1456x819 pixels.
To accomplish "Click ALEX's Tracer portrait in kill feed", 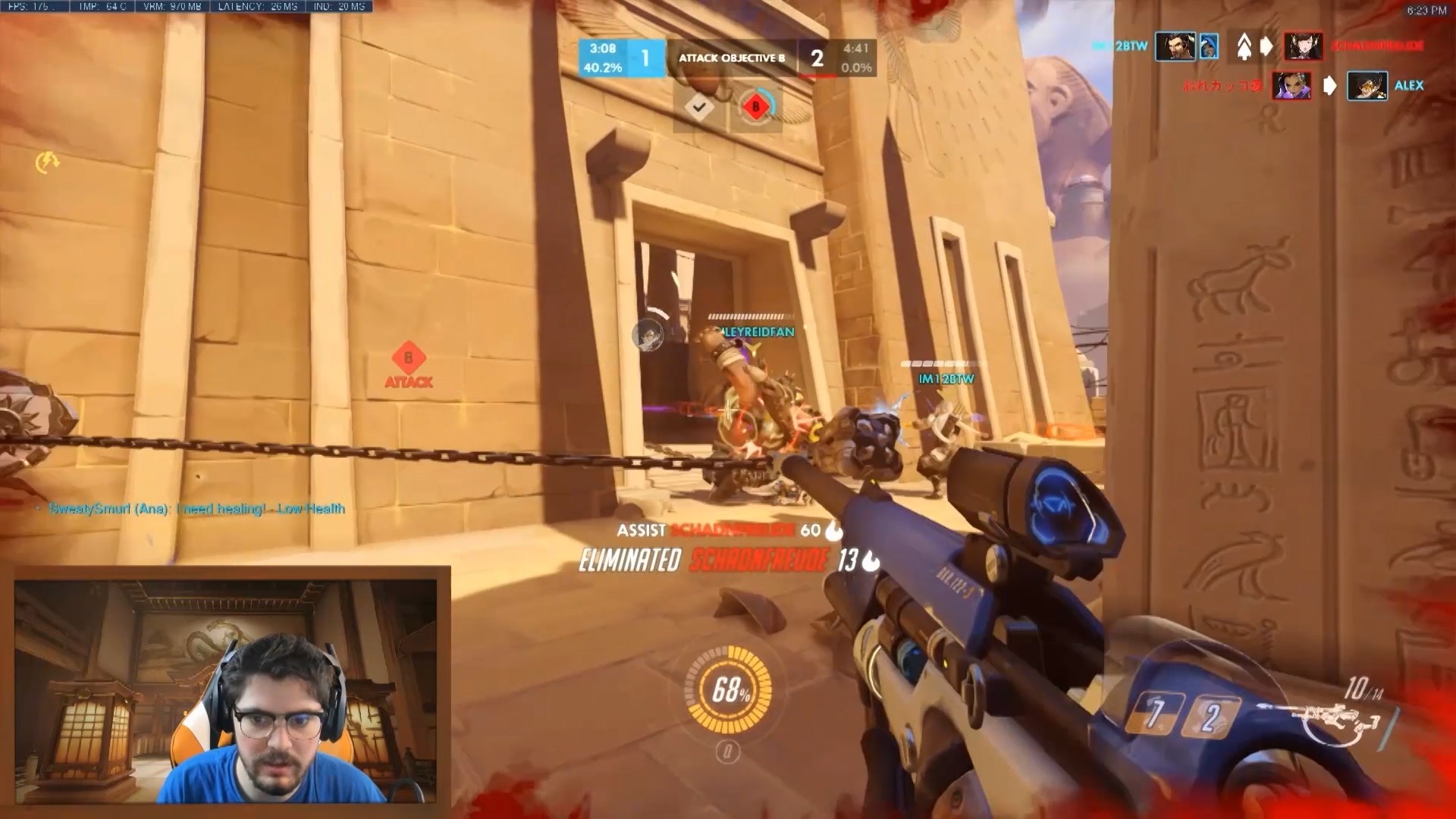I will (1367, 86).
